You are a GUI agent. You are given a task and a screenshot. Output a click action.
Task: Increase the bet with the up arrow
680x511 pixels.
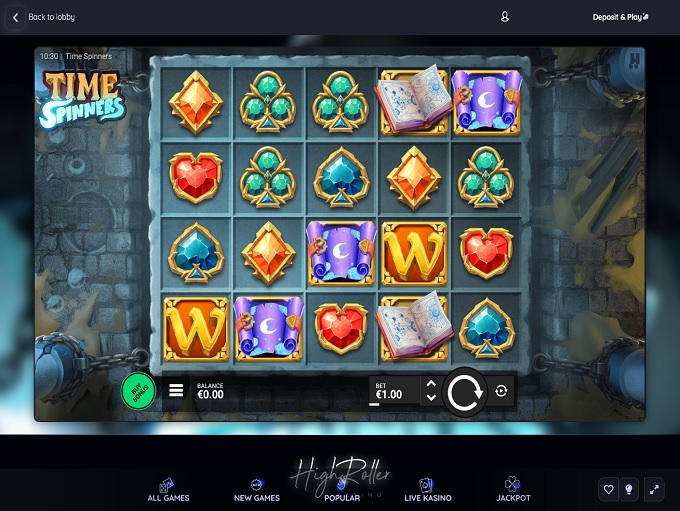click(x=431, y=384)
